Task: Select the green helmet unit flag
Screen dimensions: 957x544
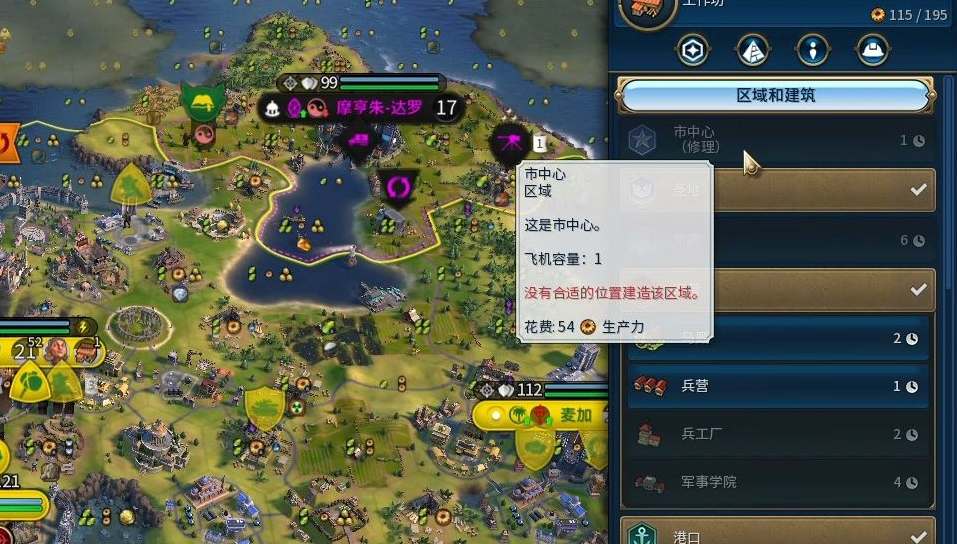Action: [x=201, y=100]
